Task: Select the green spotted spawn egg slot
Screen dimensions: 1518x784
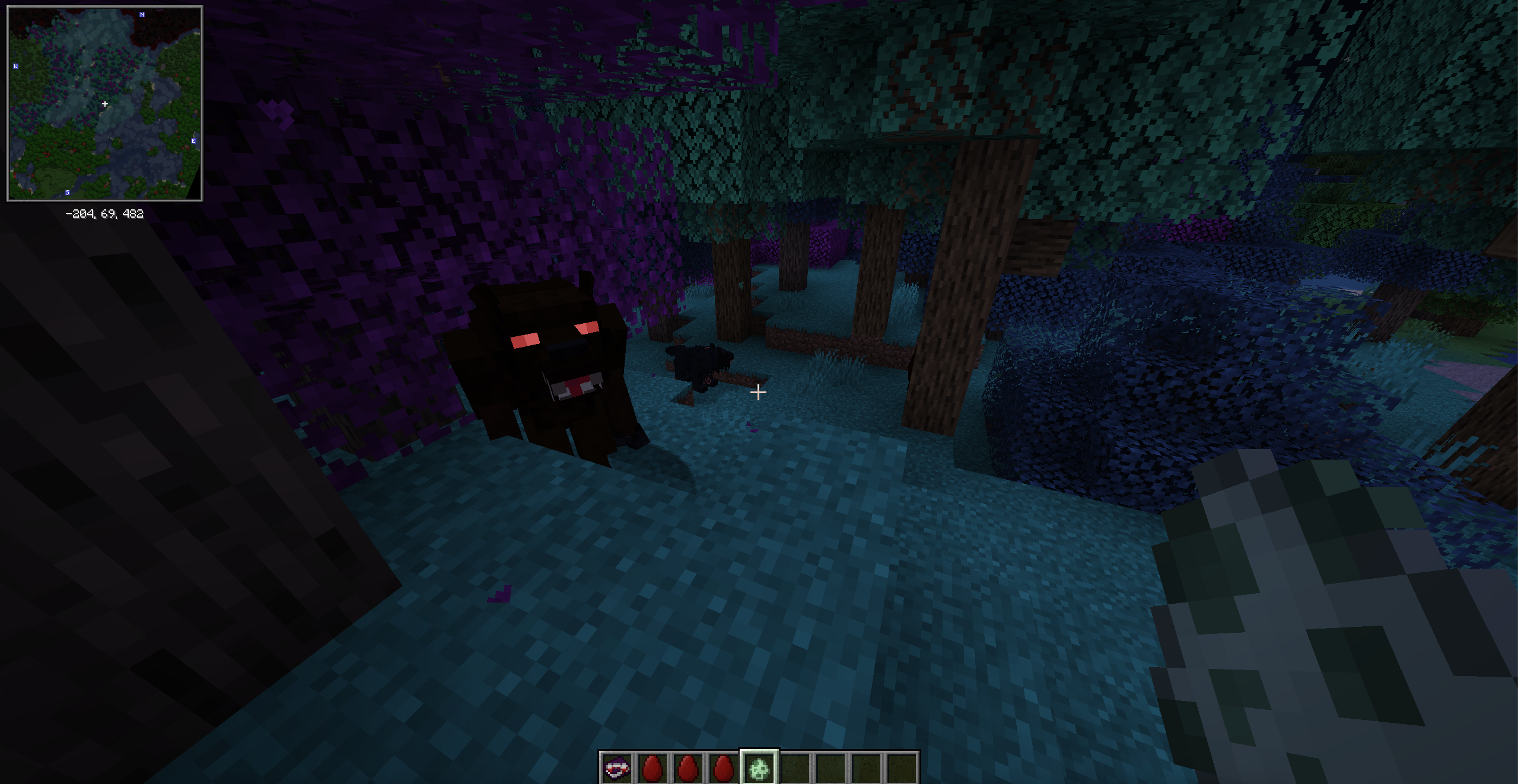Action: [x=759, y=768]
